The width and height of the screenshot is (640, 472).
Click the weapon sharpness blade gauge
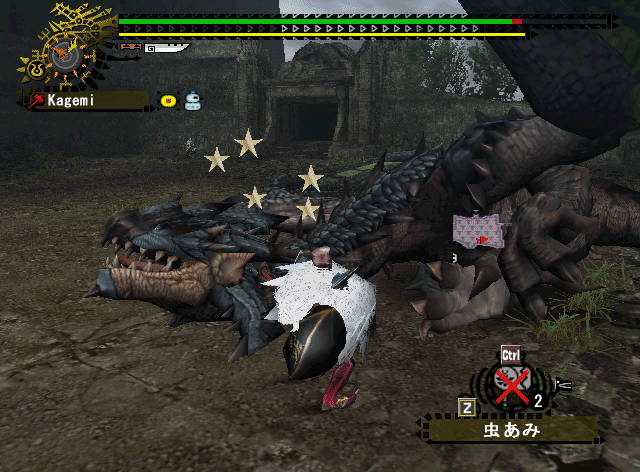tap(165, 46)
